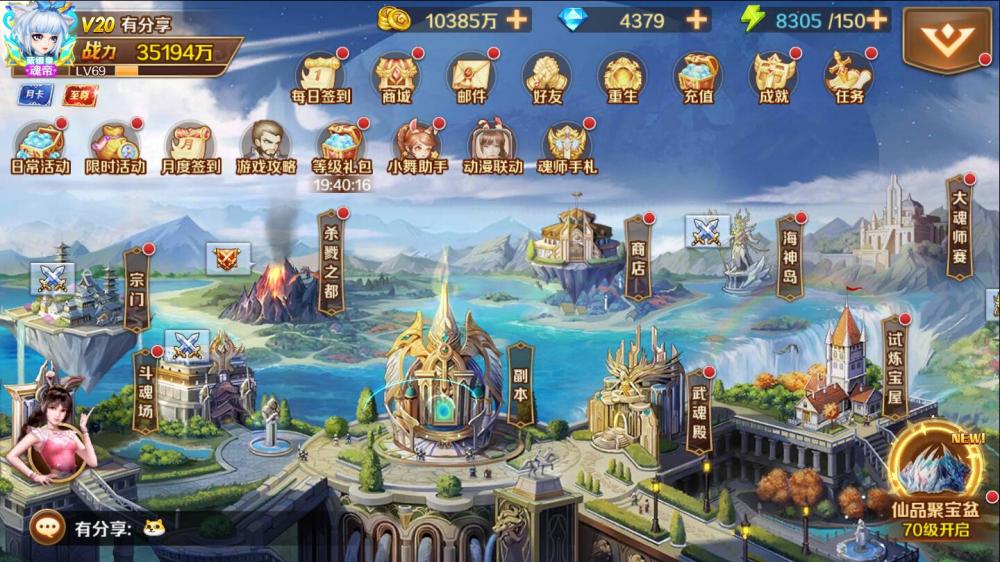
Task: Open the 充值 recharge chest
Action: pos(698,76)
